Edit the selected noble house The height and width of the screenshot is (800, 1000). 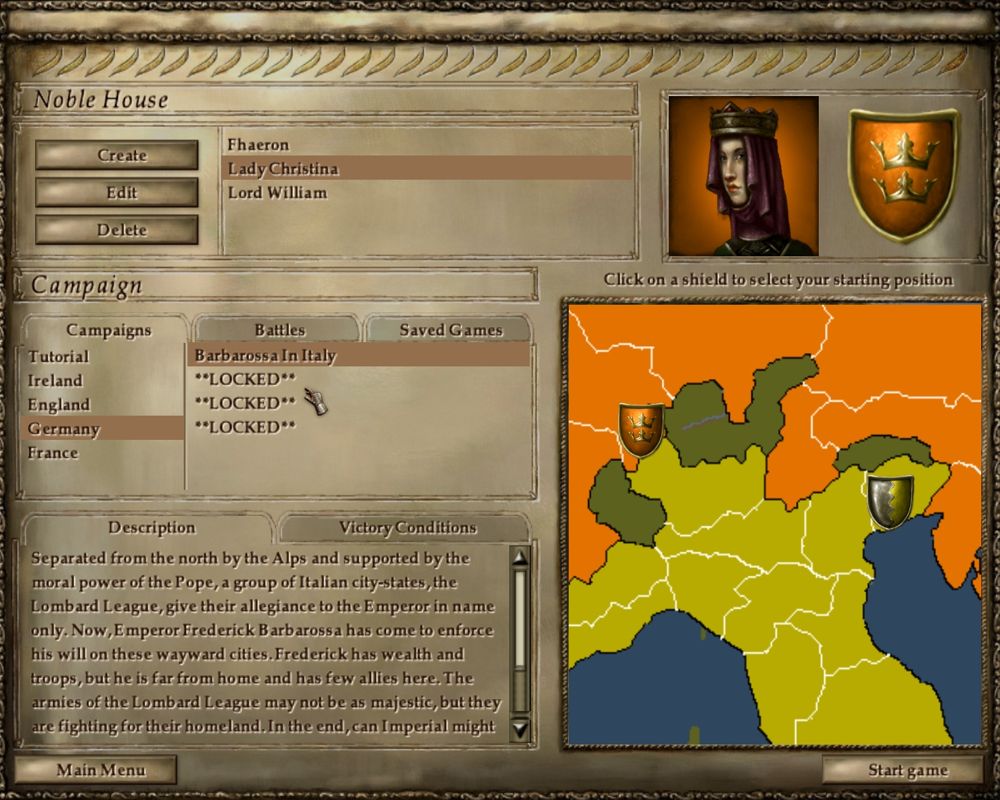click(x=116, y=192)
